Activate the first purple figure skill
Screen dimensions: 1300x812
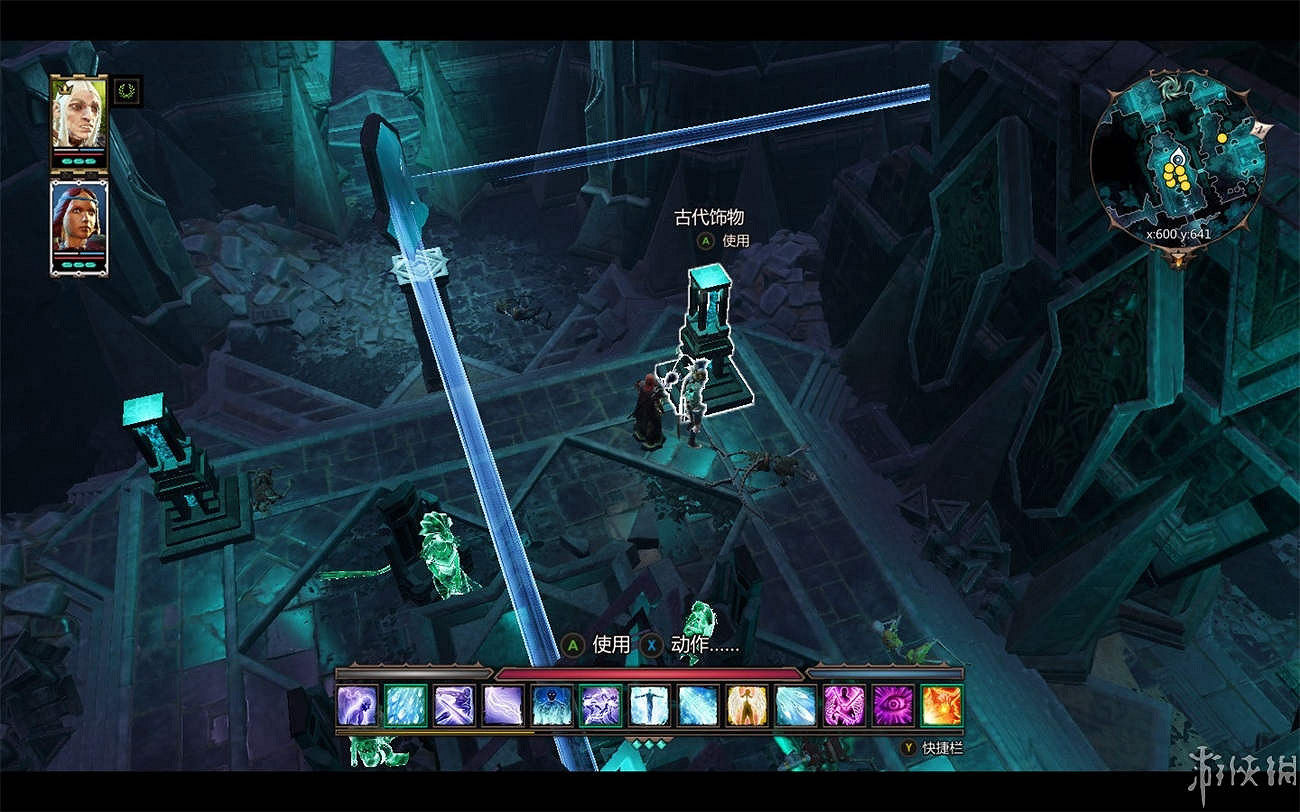(x=357, y=705)
